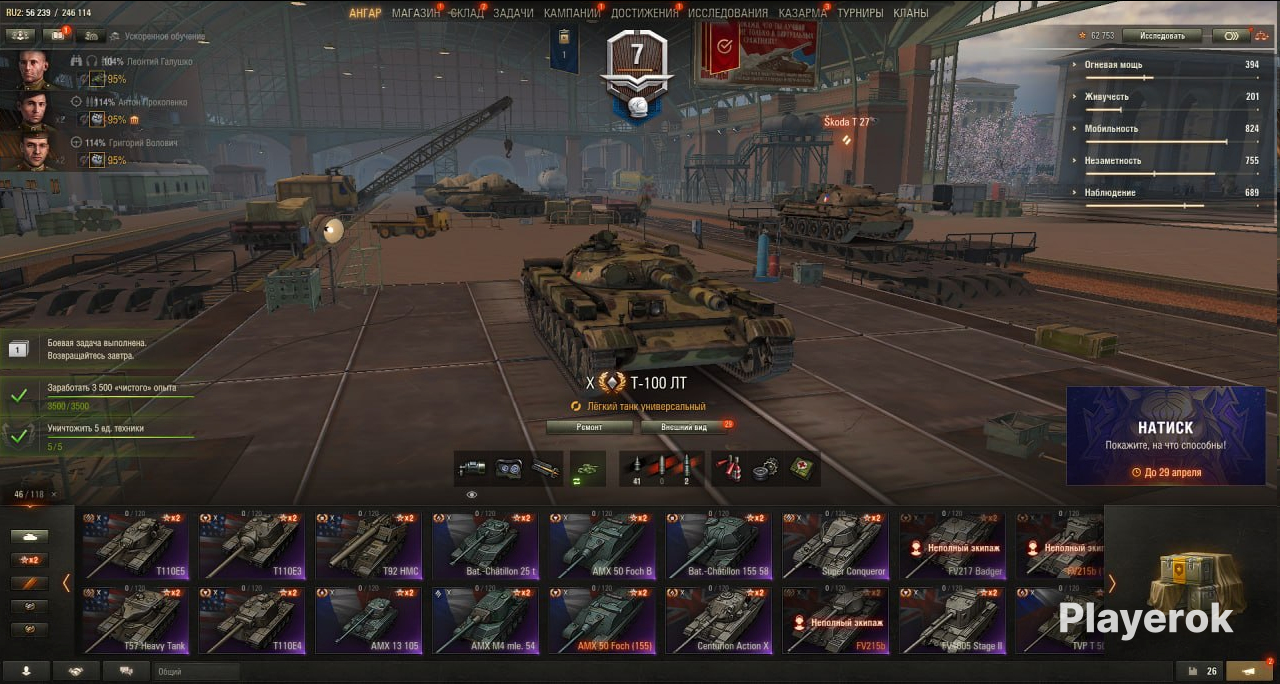Open the Внешний вид customization

click(684, 427)
